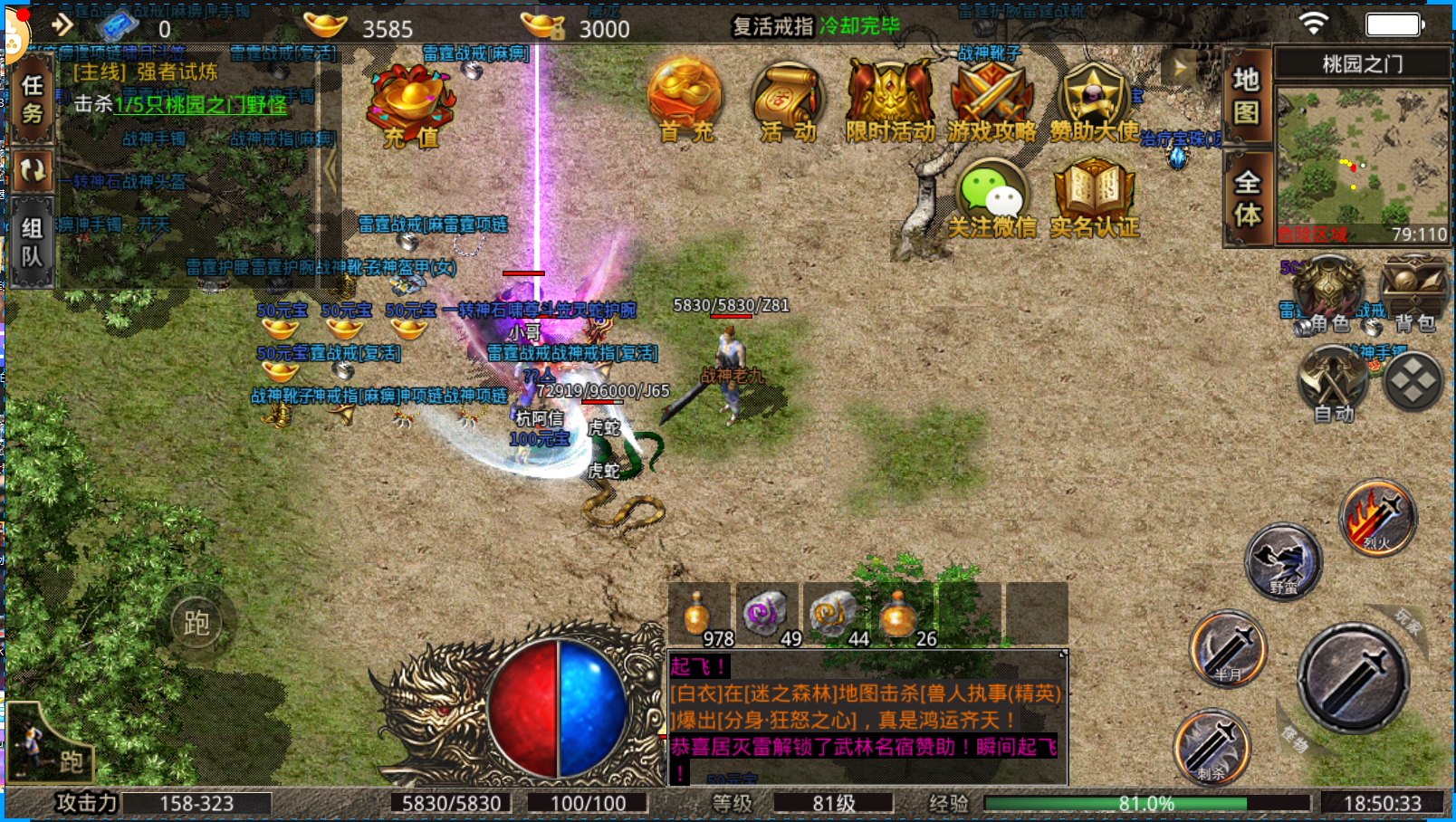Cast the 半月 half-moon skill
1456x822 pixels.
point(1228,648)
